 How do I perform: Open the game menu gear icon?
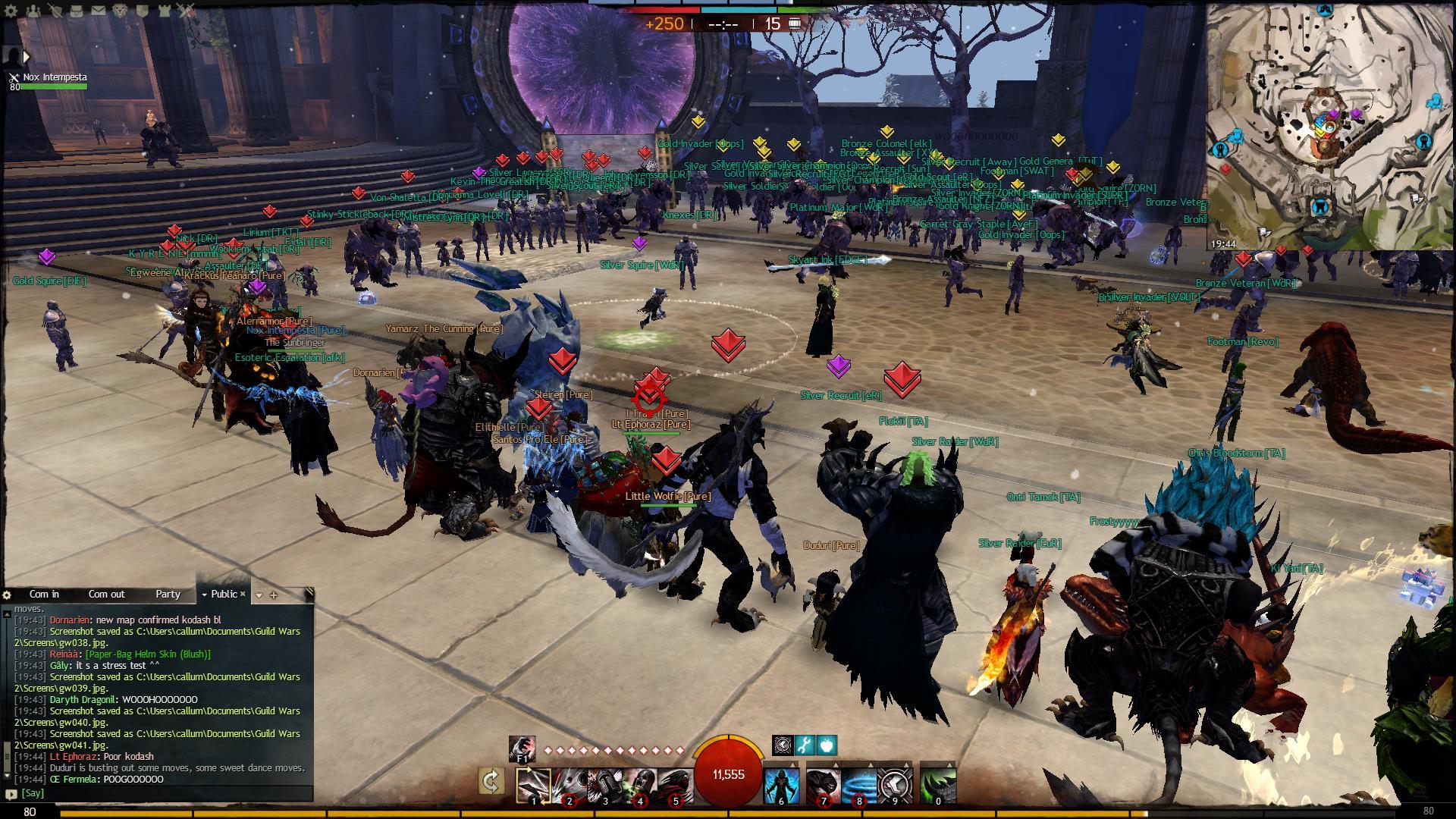pyautogui.click(x=11, y=10)
